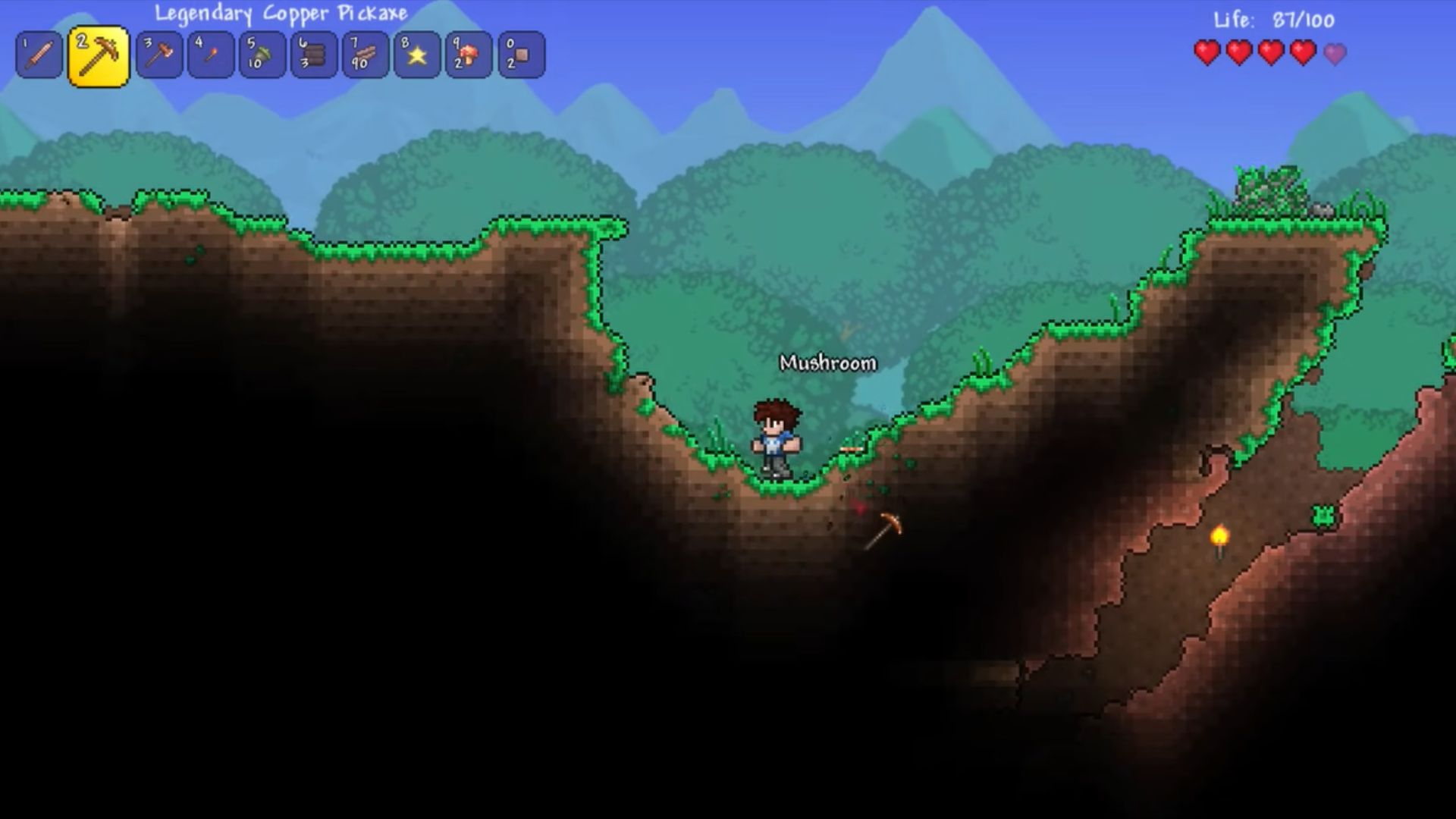
Task: Select the wood stack of 3 in slot 6
Action: [314, 55]
